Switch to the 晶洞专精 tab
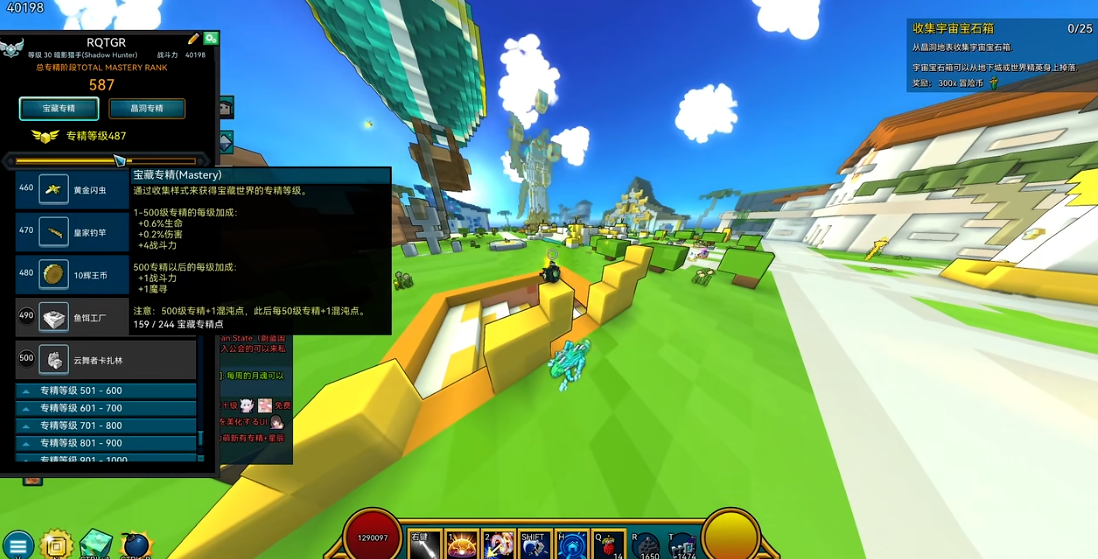Viewport: 1098px width, 559px height. pyautogui.click(x=147, y=108)
